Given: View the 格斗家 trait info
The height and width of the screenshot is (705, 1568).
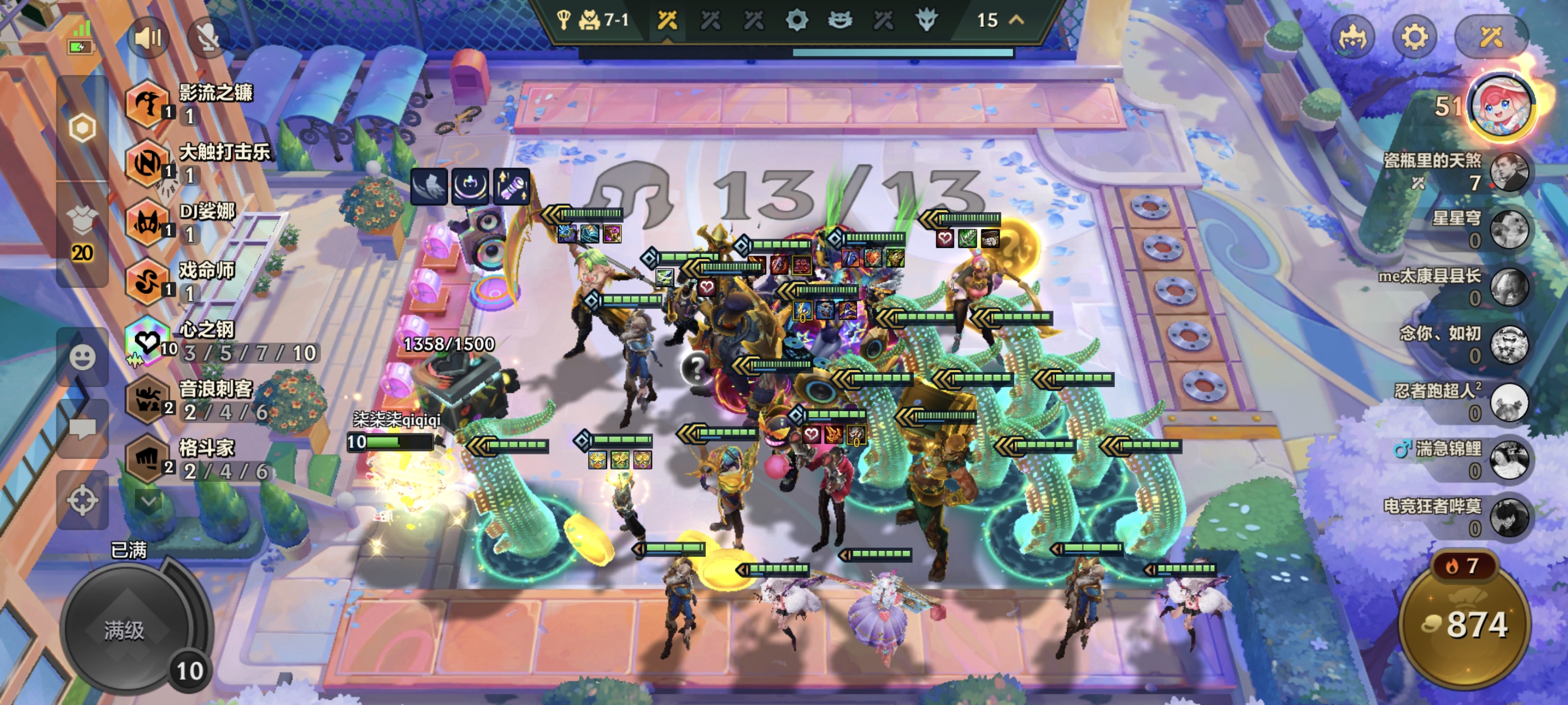Looking at the screenshot, I should pos(147,459).
